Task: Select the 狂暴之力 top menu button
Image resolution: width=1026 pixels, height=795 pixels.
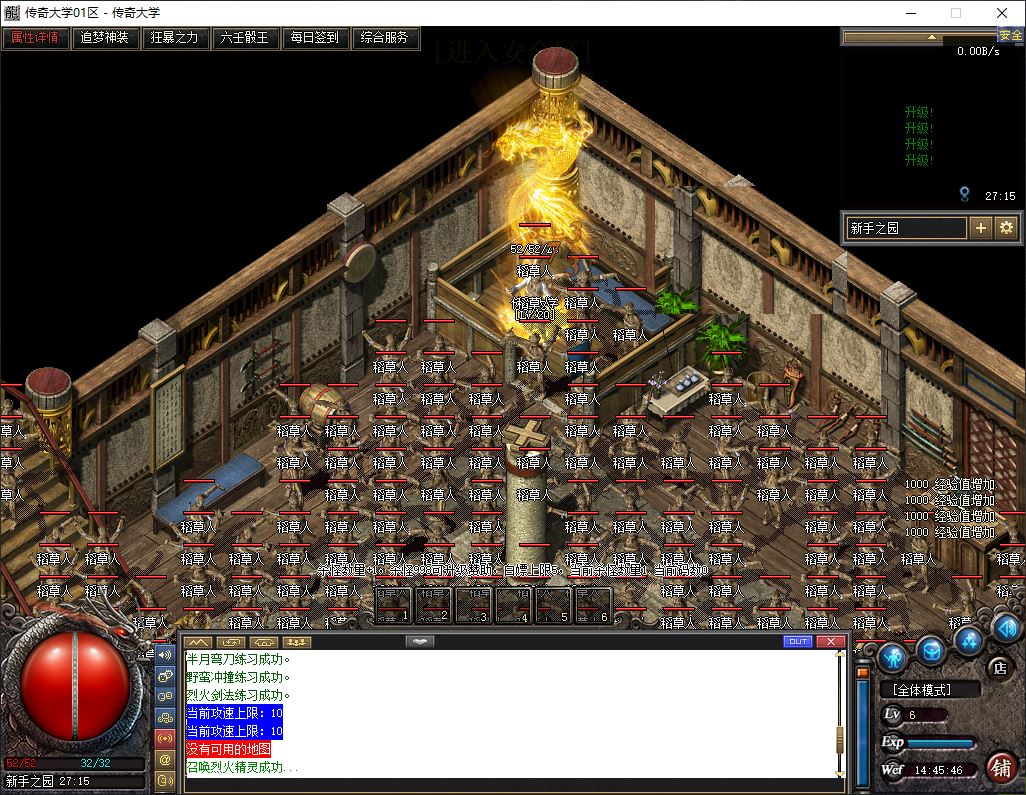Action: [x=175, y=38]
